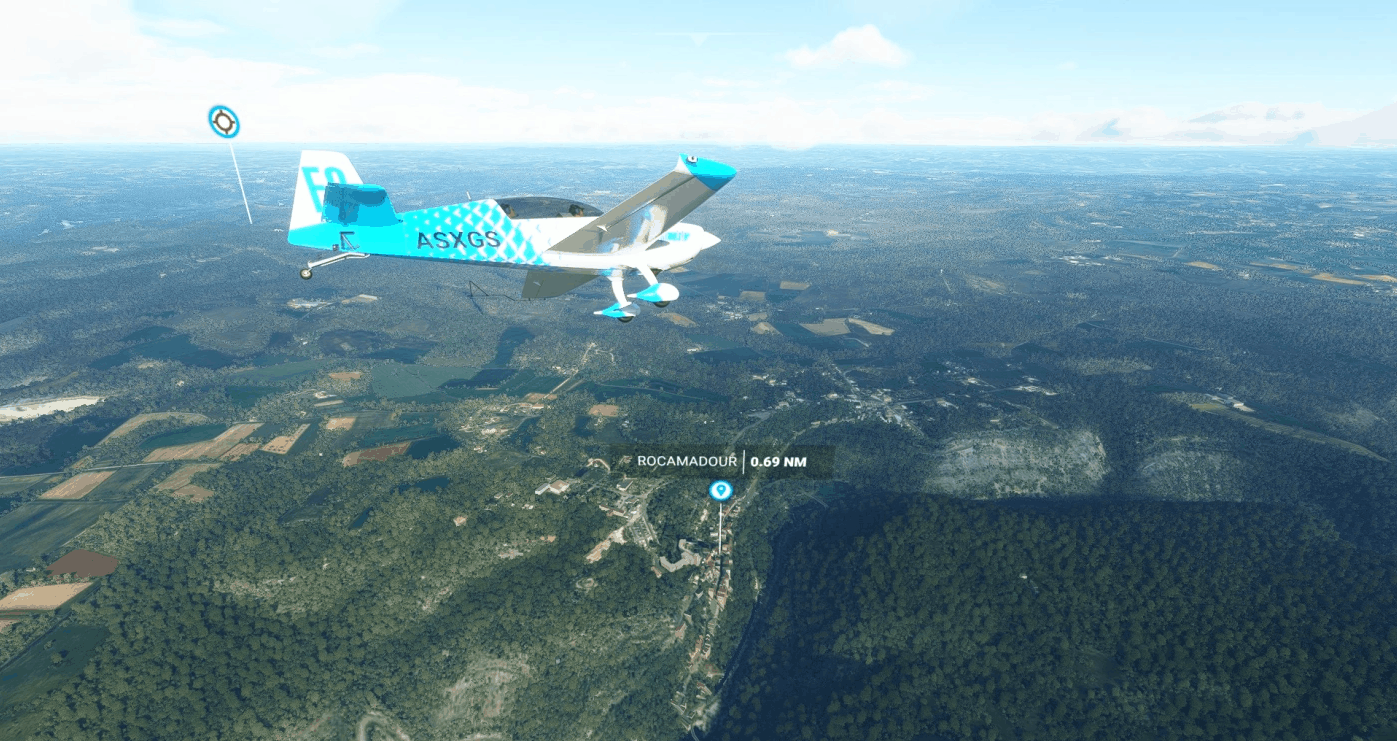Click the Rocamadour point-of-interest pin
1397x741 pixels.
pyautogui.click(x=720, y=490)
